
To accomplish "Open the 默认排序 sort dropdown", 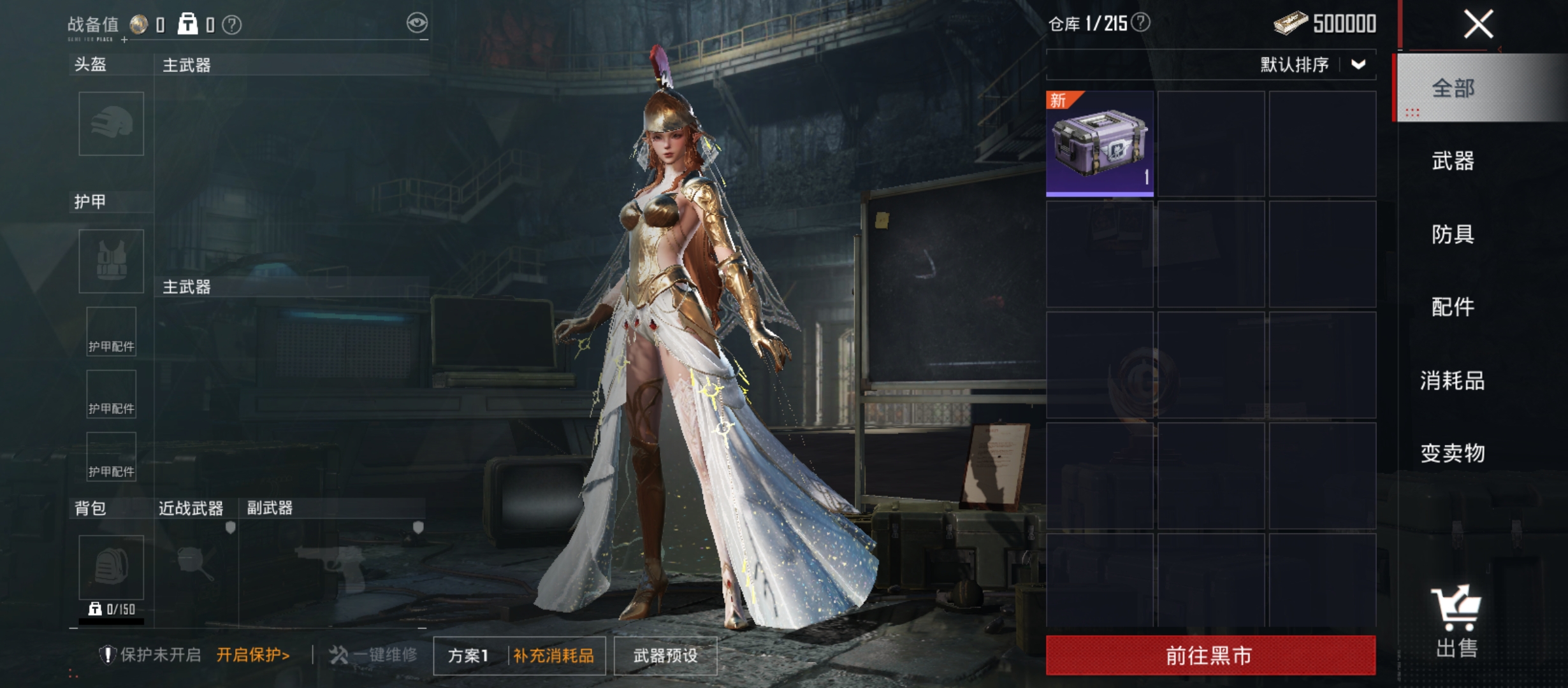I will (1313, 64).
